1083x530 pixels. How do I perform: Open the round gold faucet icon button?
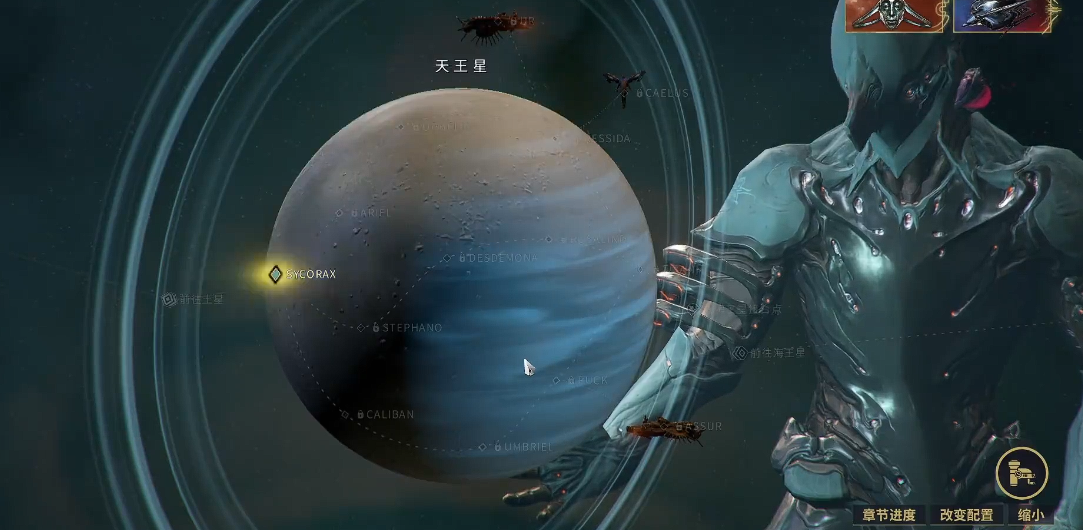pos(1022,472)
